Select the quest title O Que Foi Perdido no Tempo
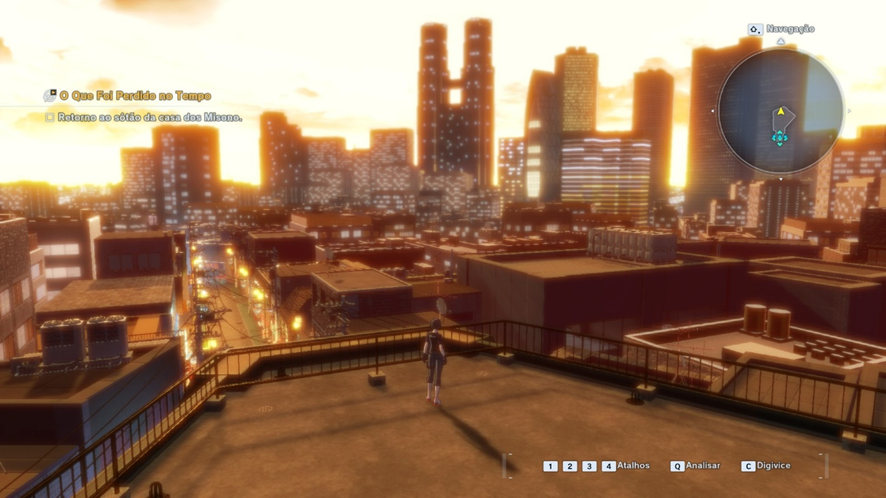 pos(135,96)
